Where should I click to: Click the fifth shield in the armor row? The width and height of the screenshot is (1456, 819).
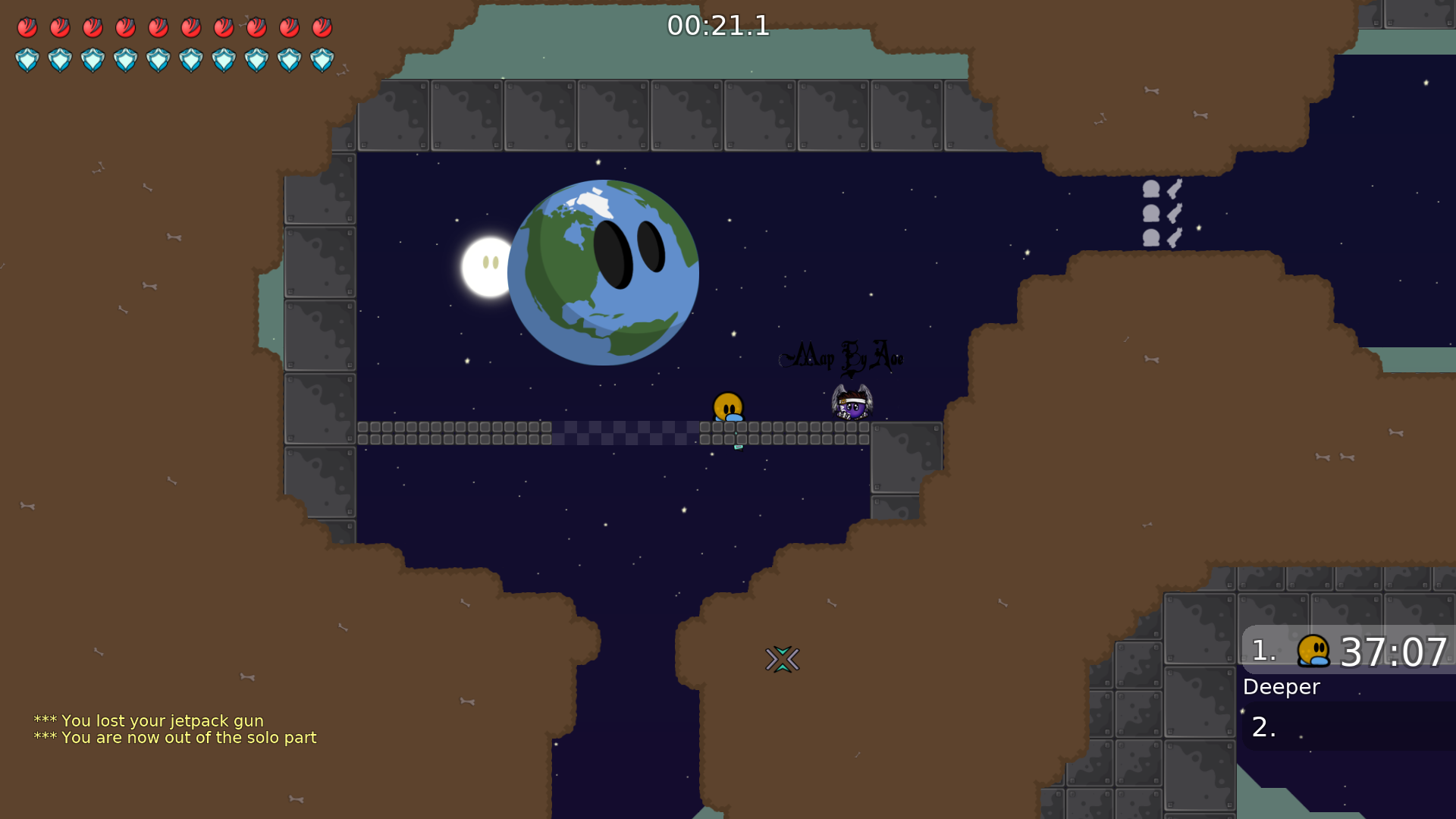[x=158, y=60]
